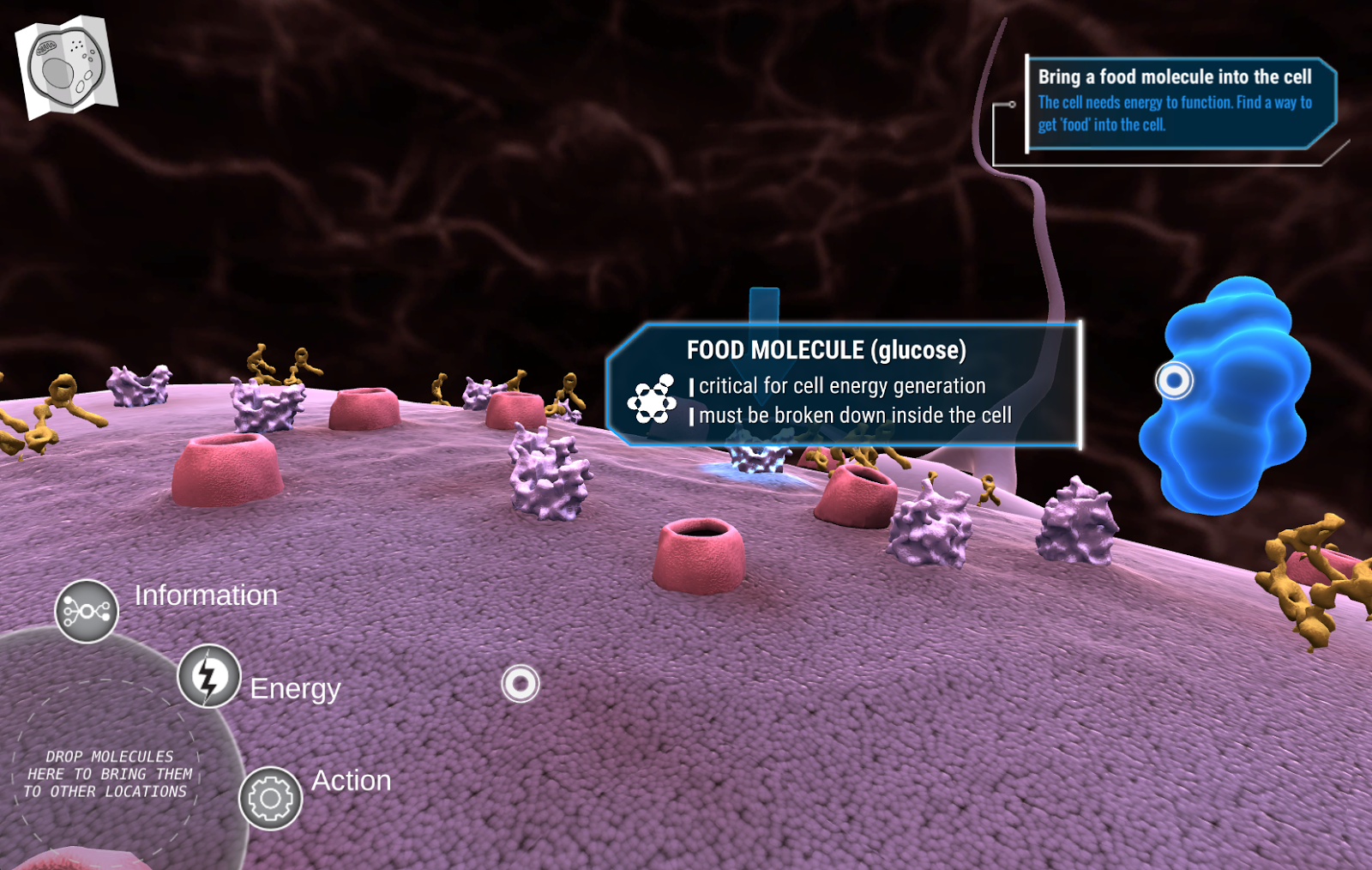Viewport: 1372px width, 870px height.
Task: Select the Information button
Action: [87, 611]
